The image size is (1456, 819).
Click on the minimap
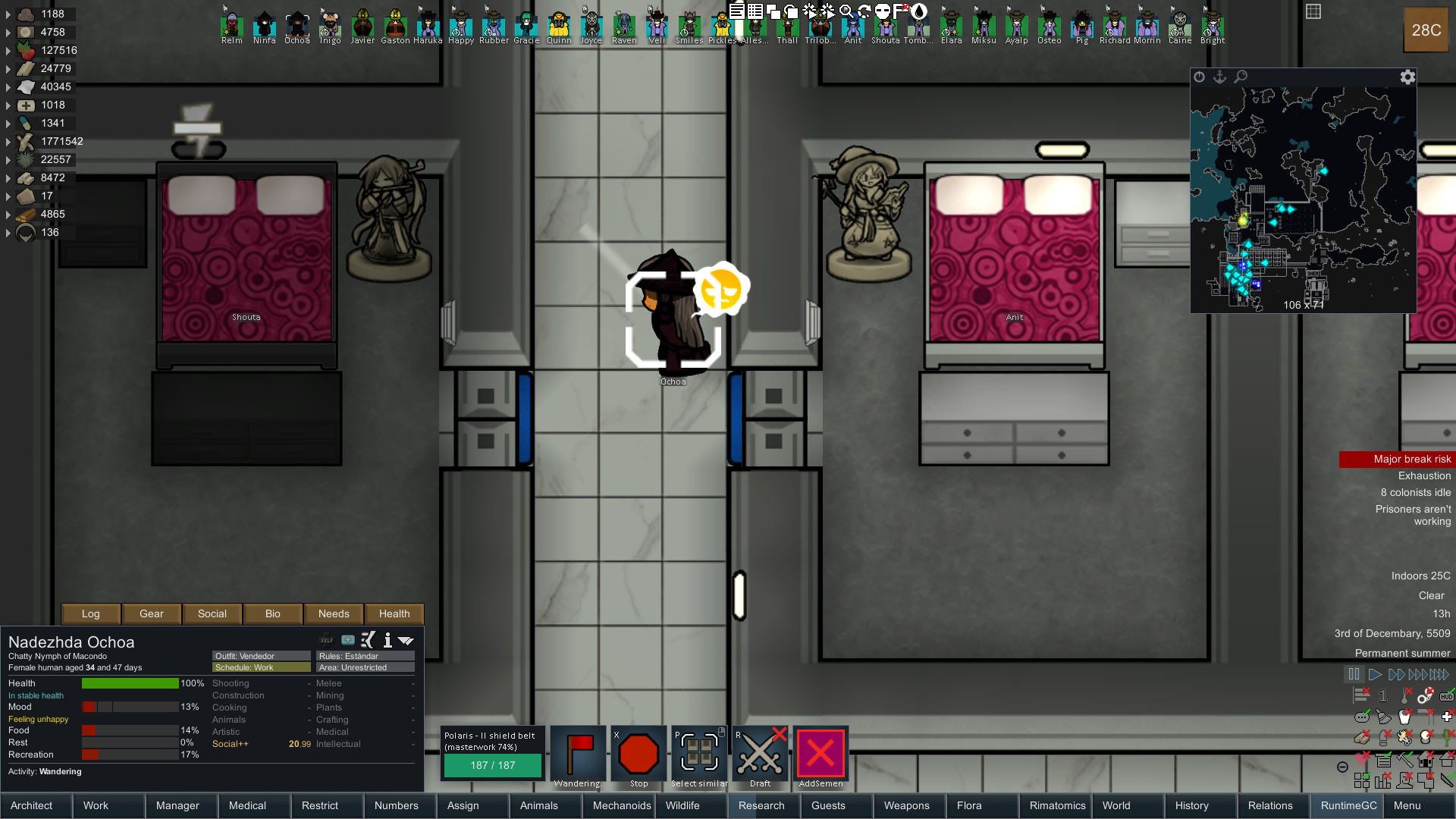[x=1303, y=197]
